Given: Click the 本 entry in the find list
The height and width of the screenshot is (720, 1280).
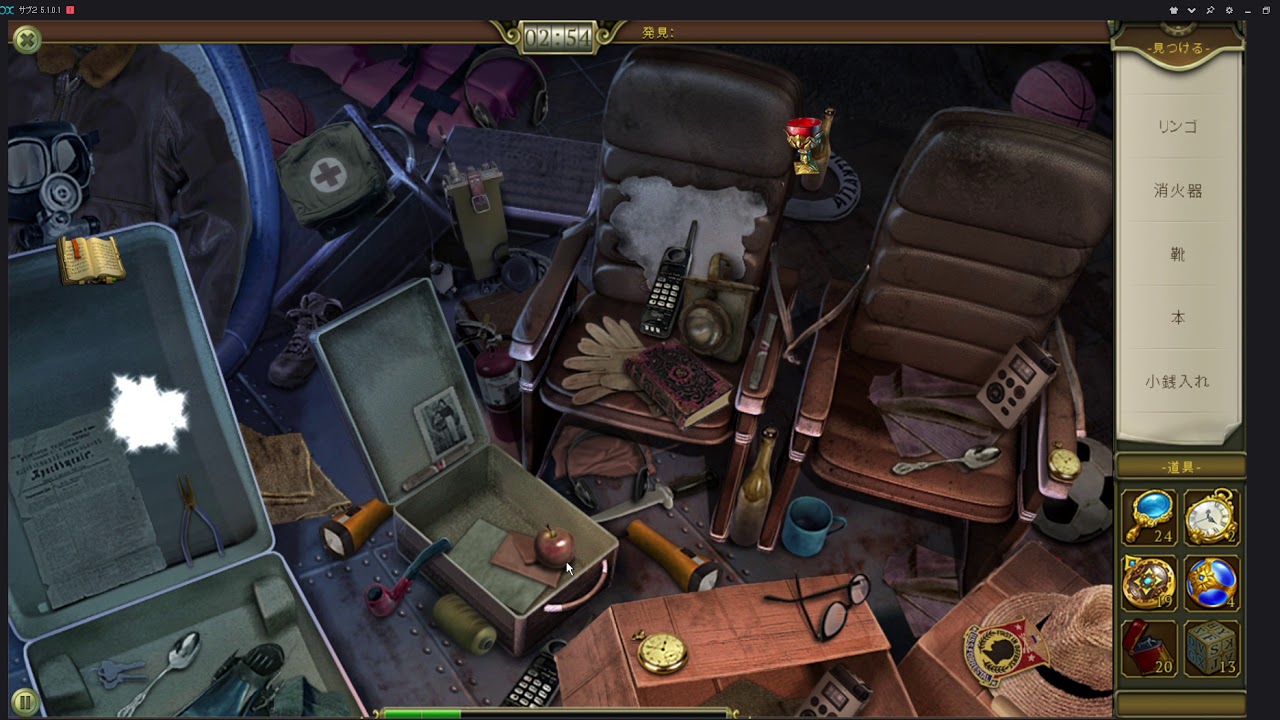Looking at the screenshot, I should 1178,317.
